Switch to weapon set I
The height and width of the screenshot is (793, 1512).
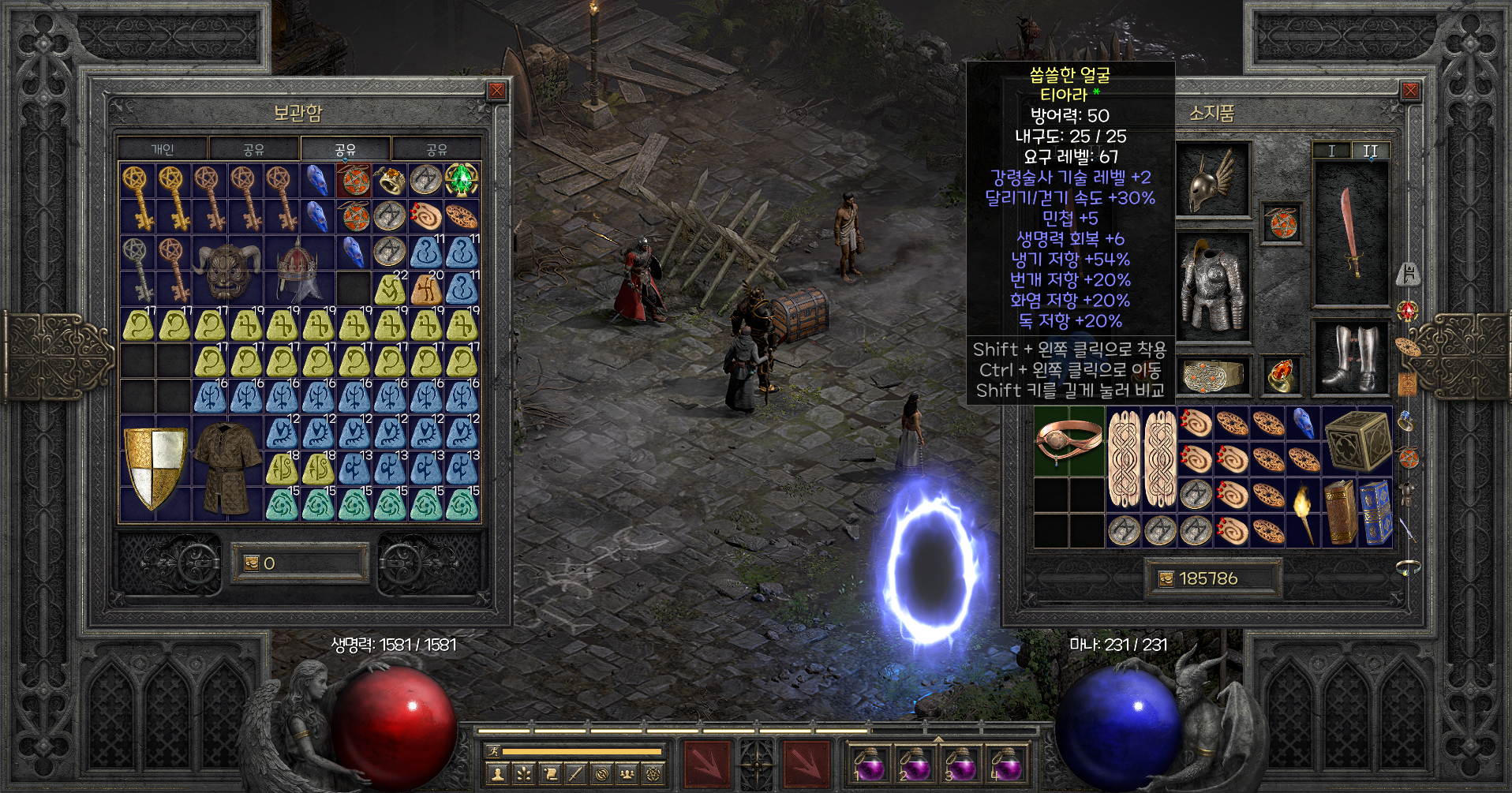pos(1332,151)
